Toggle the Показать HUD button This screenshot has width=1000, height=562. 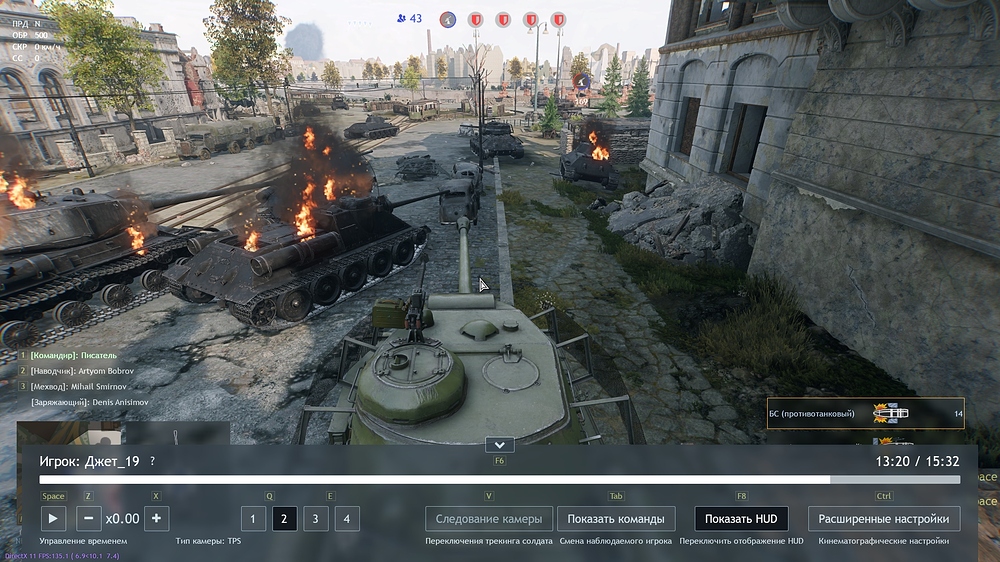(740, 518)
